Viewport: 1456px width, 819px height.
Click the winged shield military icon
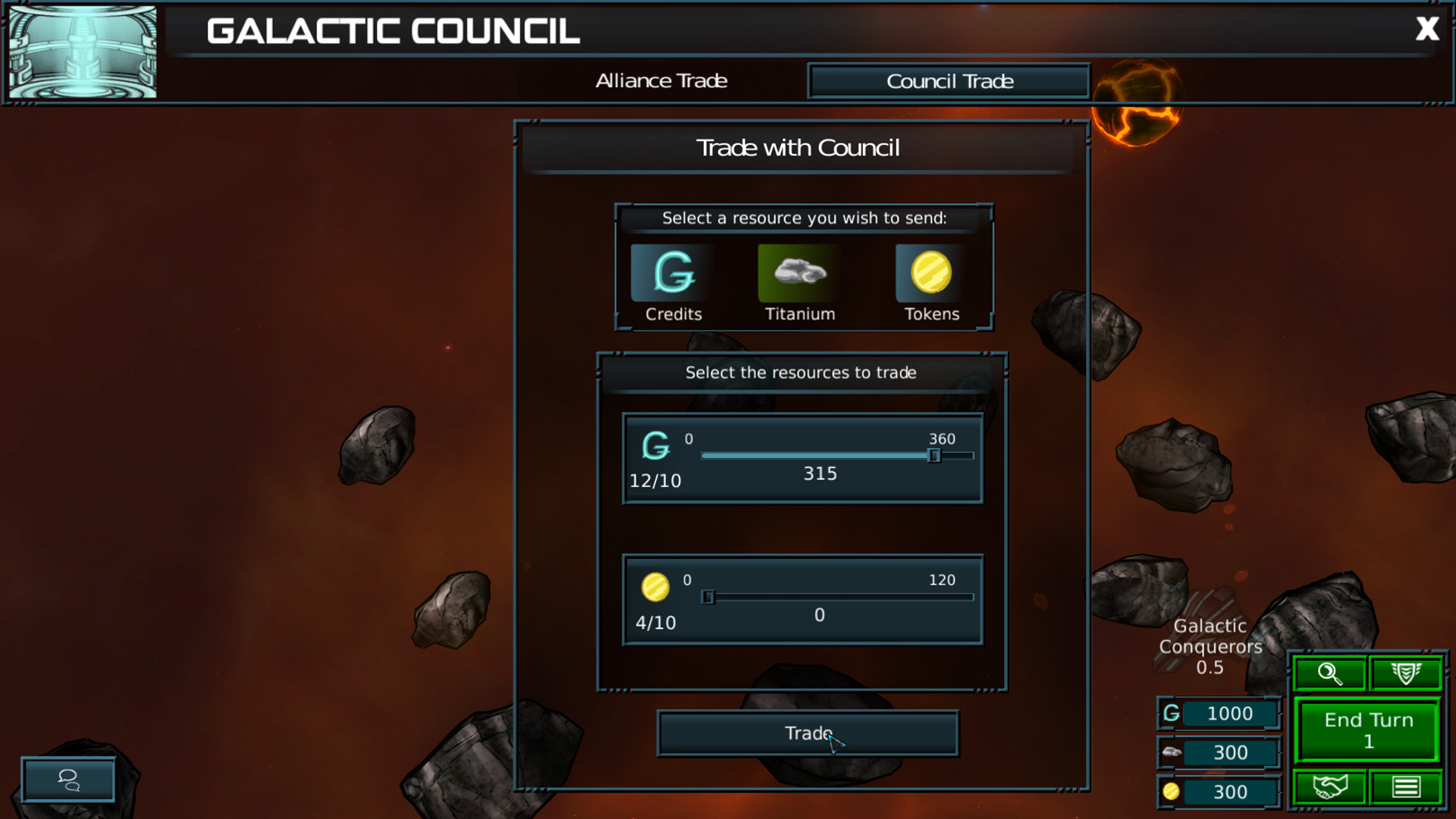(x=1404, y=673)
